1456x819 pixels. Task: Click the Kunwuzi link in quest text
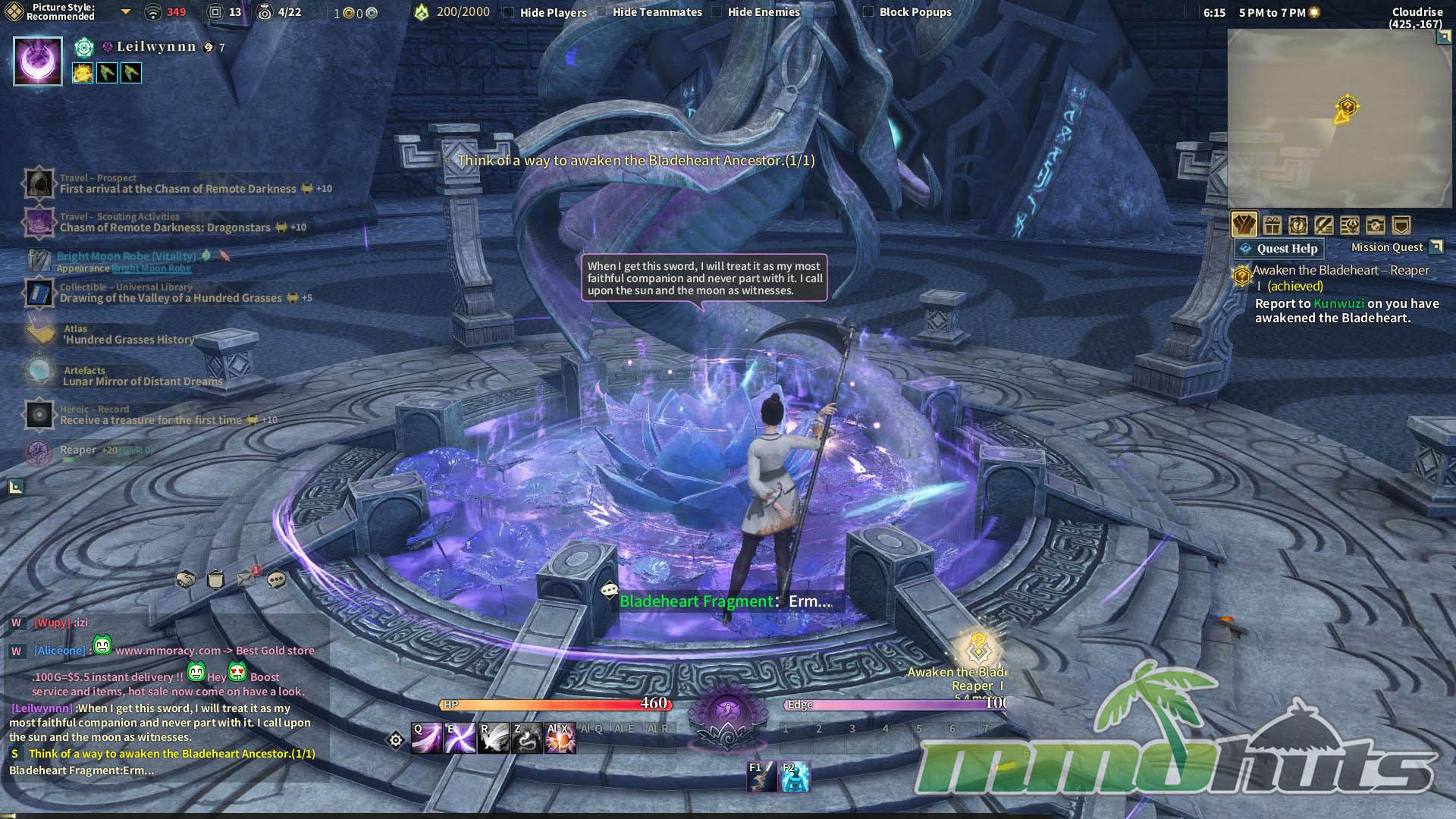point(1338,303)
